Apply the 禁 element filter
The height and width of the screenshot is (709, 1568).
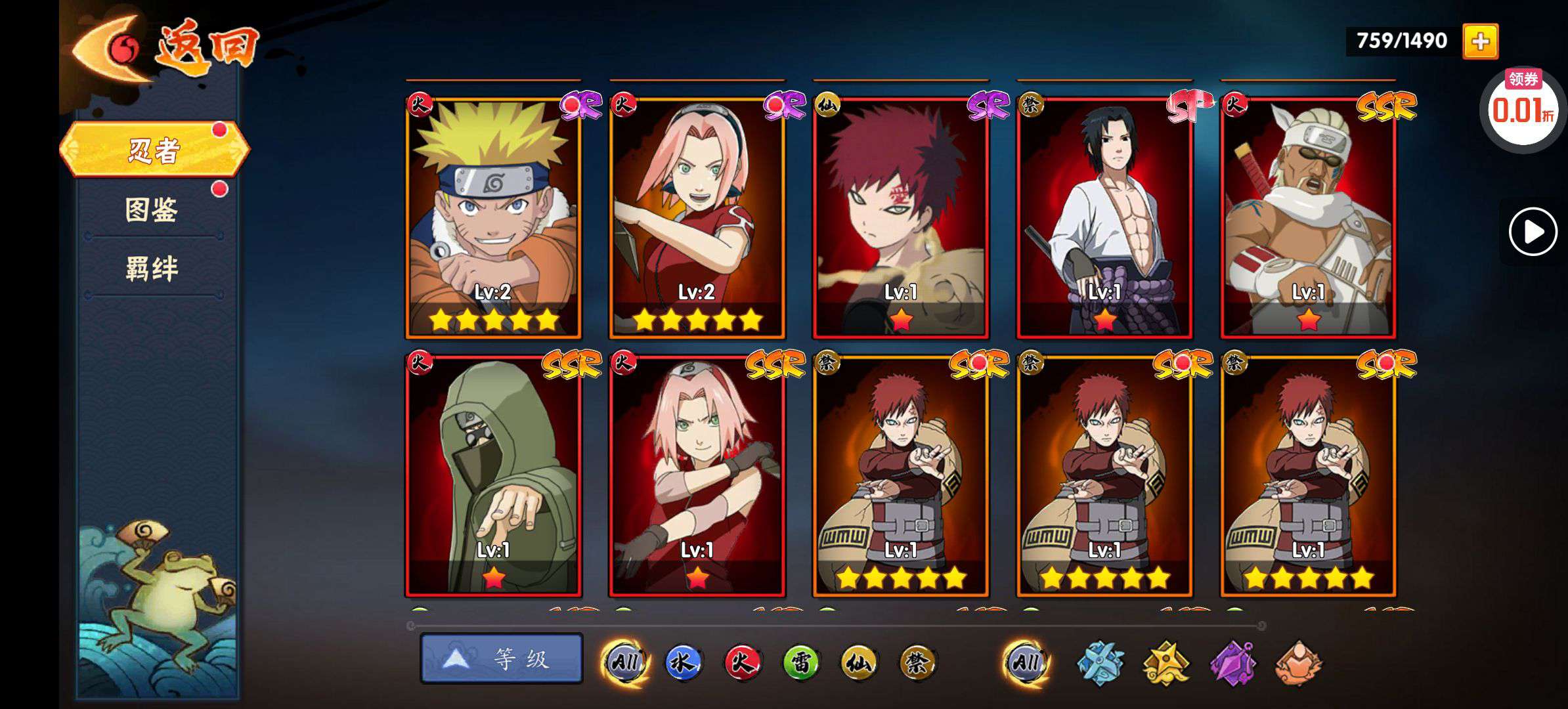coord(917,662)
